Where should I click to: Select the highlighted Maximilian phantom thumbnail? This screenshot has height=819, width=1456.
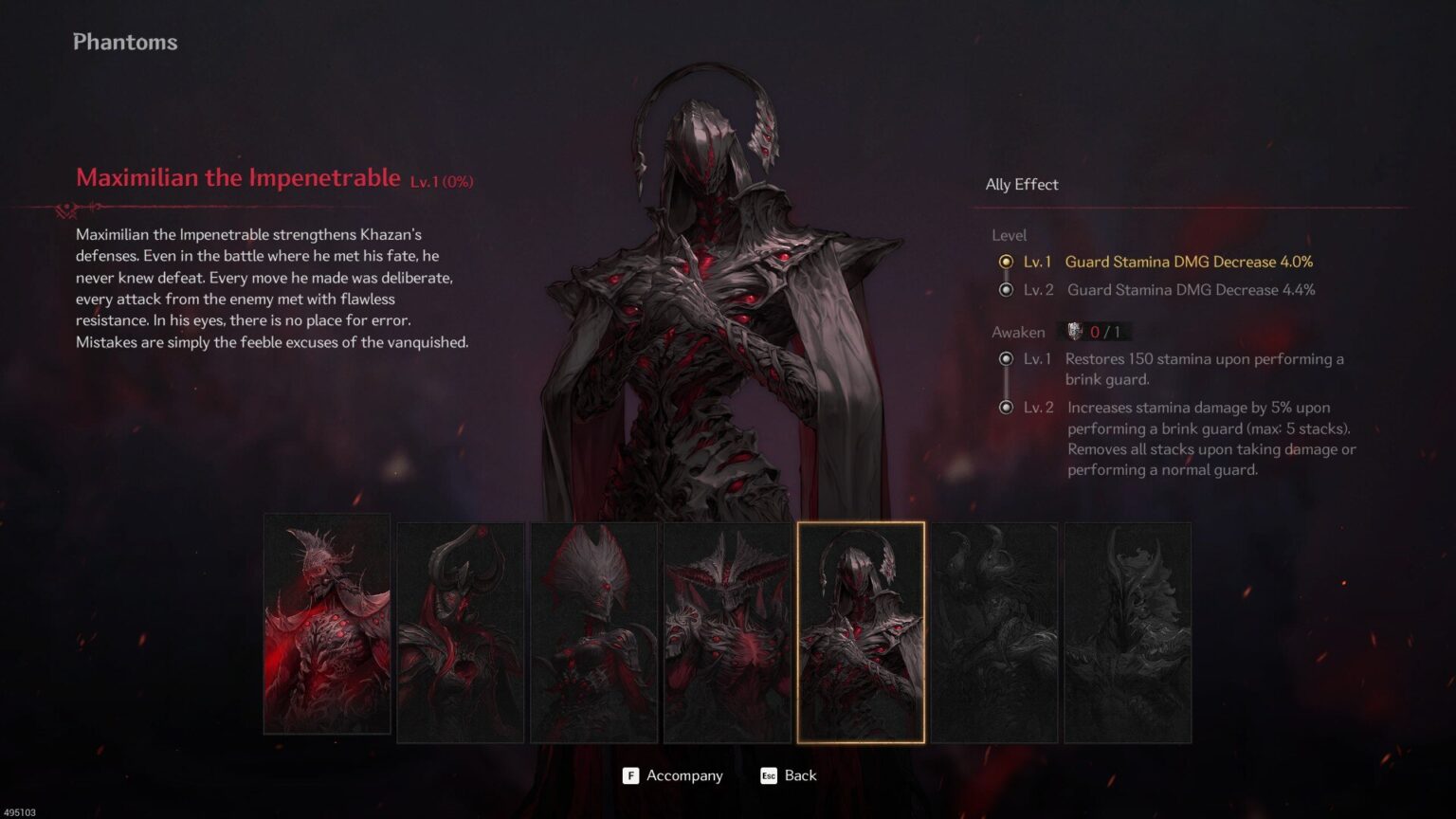(861, 630)
